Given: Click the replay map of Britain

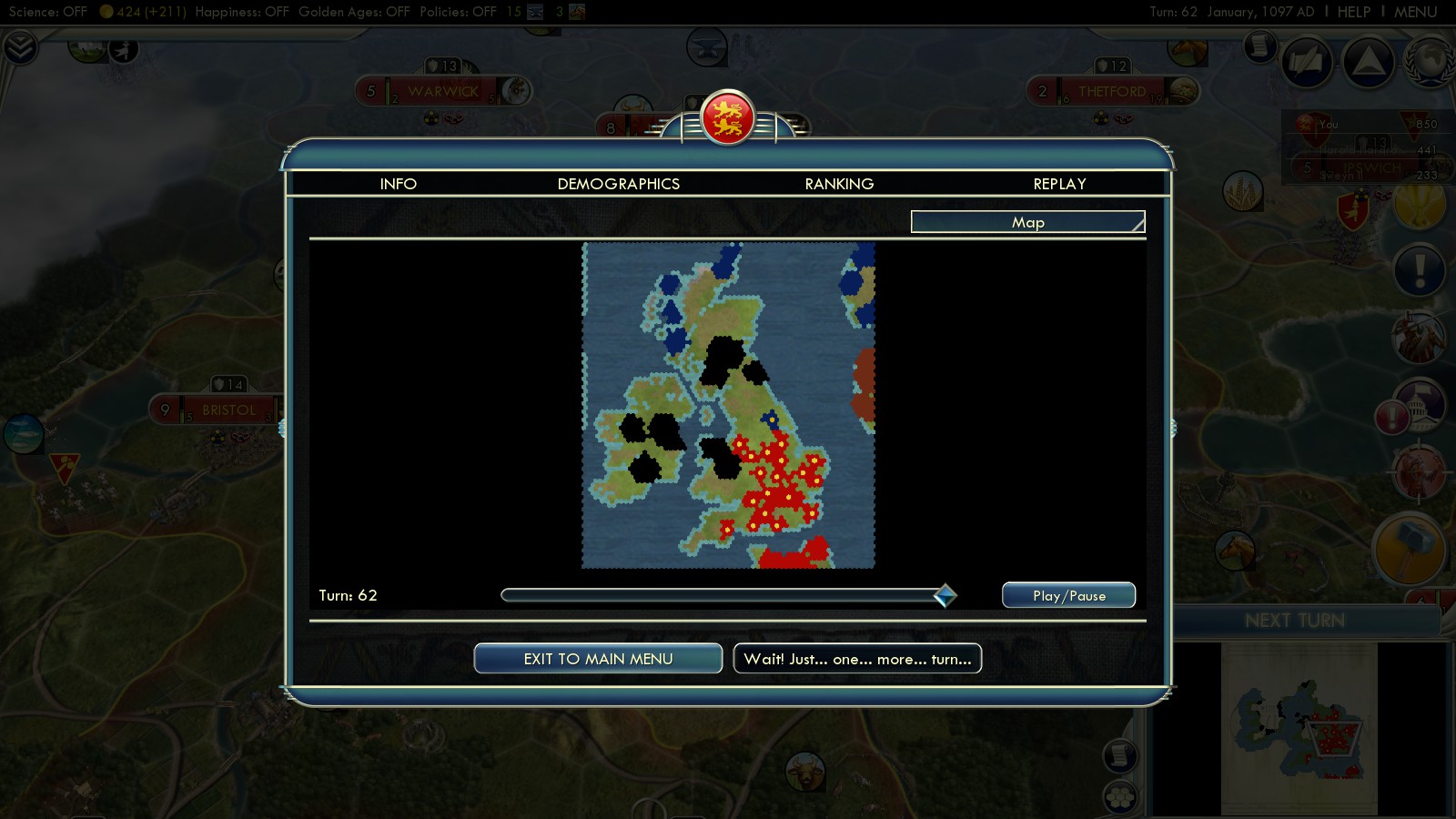Looking at the screenshot, I should click(x=728, y=405).
